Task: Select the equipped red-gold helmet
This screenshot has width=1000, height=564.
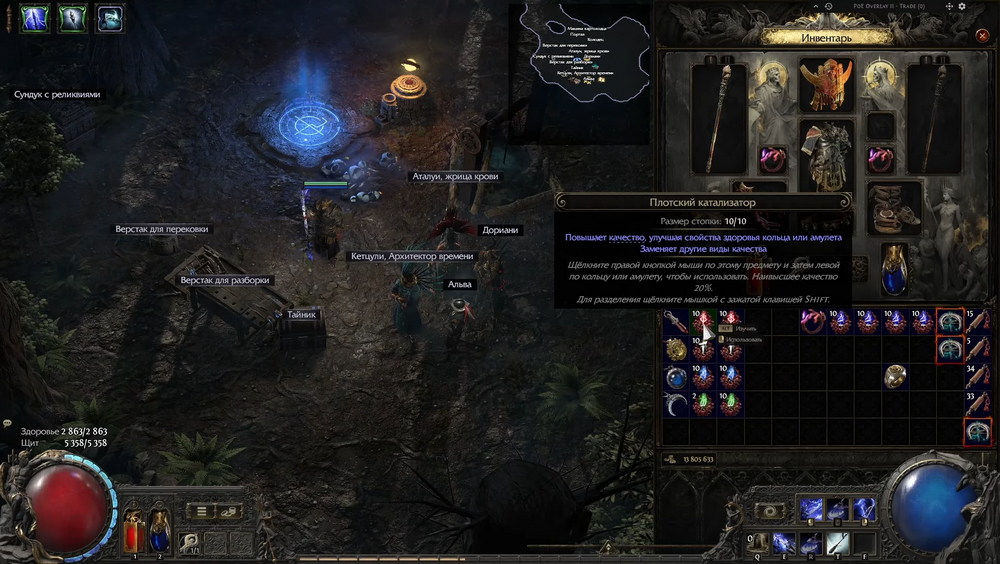Action: 826,83
